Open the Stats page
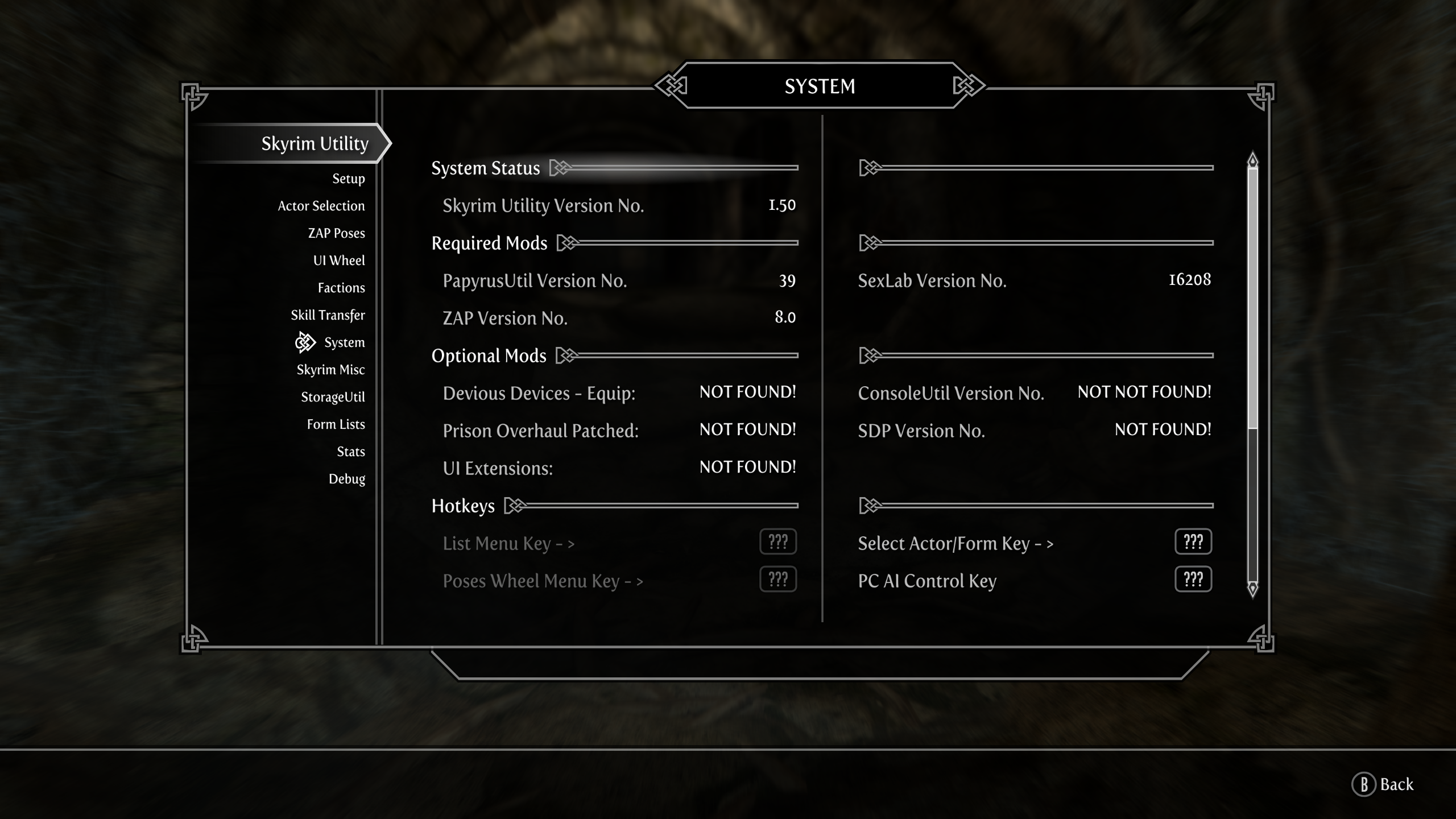The height and width of the screenshot is (819, 1456). [350, 452]
